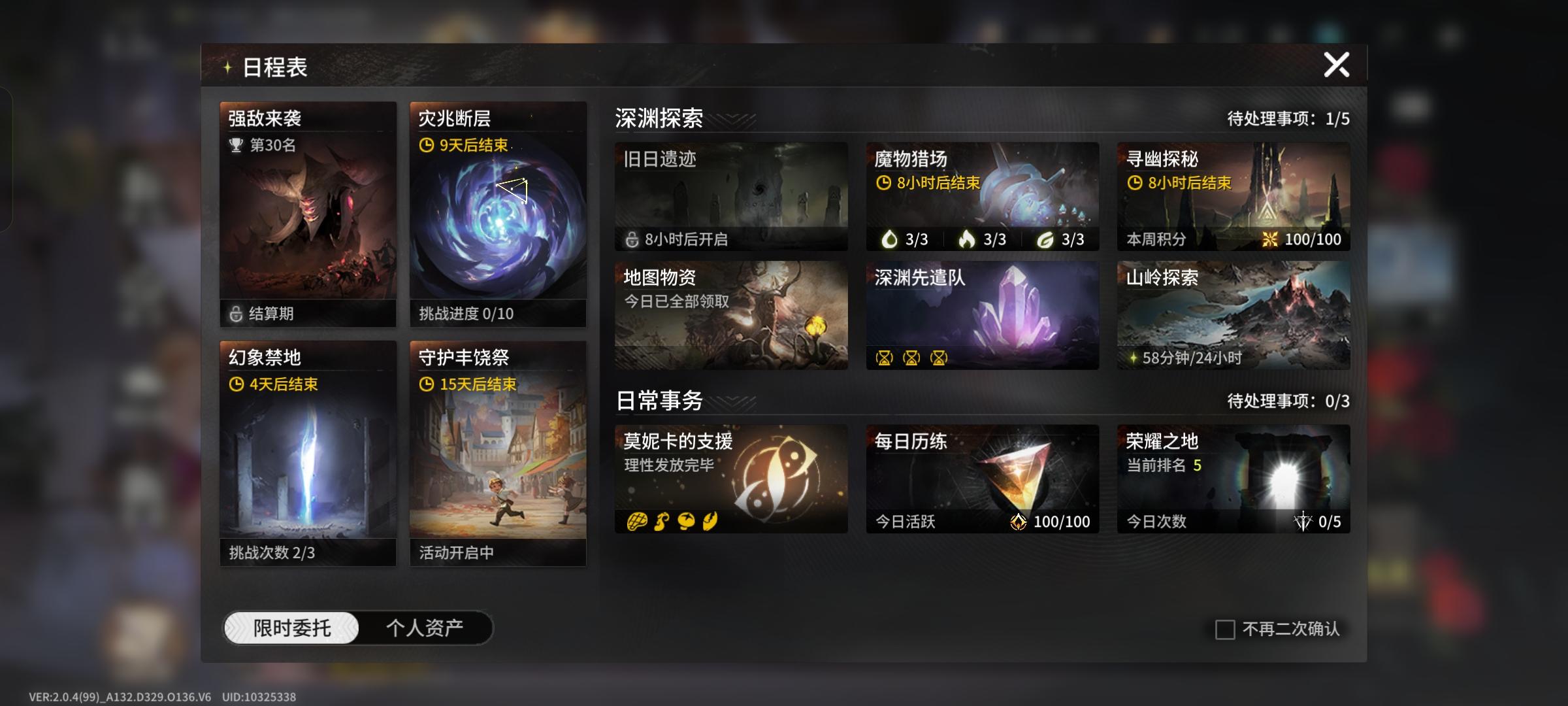Click the clock icon beside 9天后结束
The height and width of the screenshot is (706, 1568).
click(426, 146)
